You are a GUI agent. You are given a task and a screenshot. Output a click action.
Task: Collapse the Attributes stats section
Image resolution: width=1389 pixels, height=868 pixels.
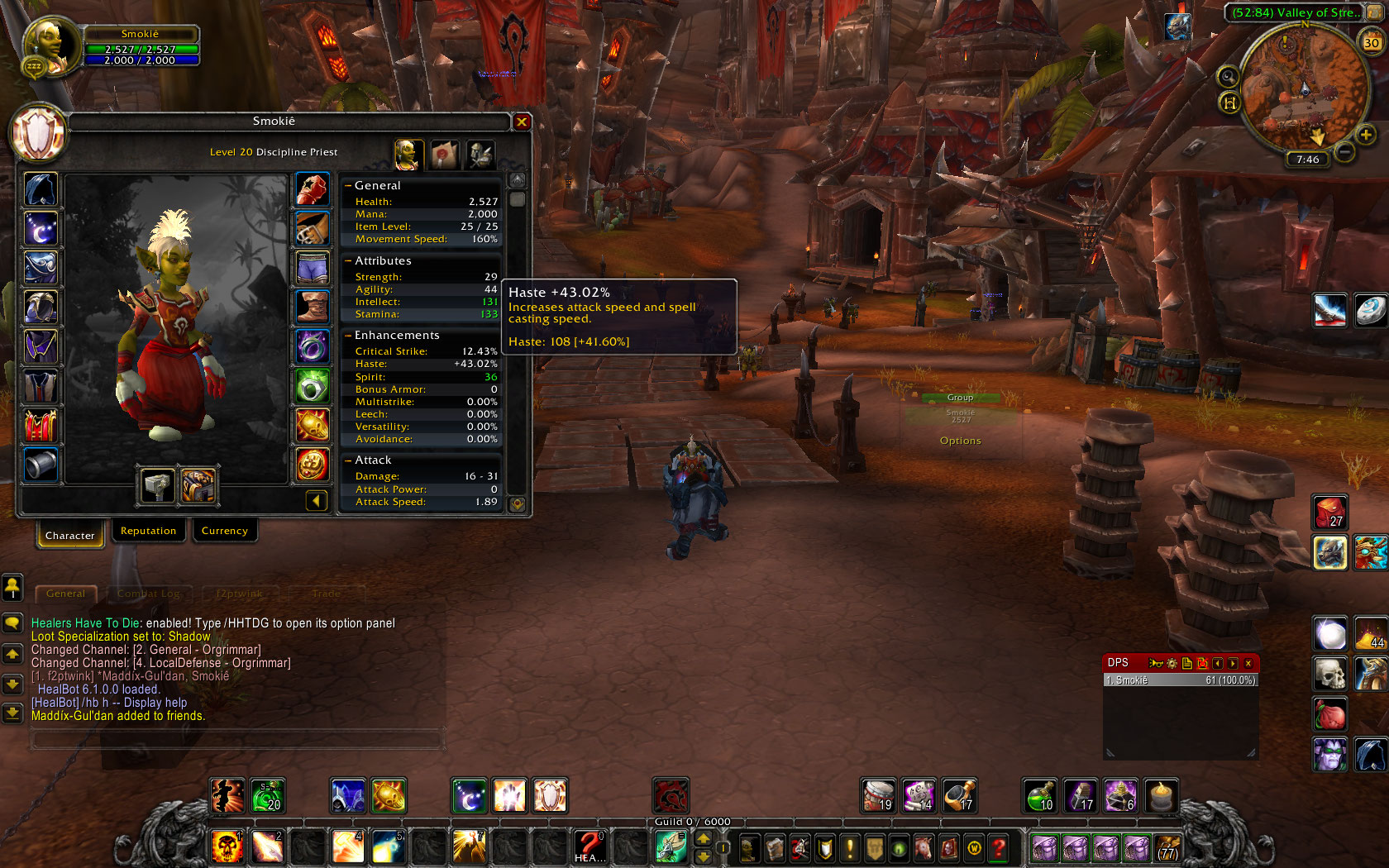point(348,260)
